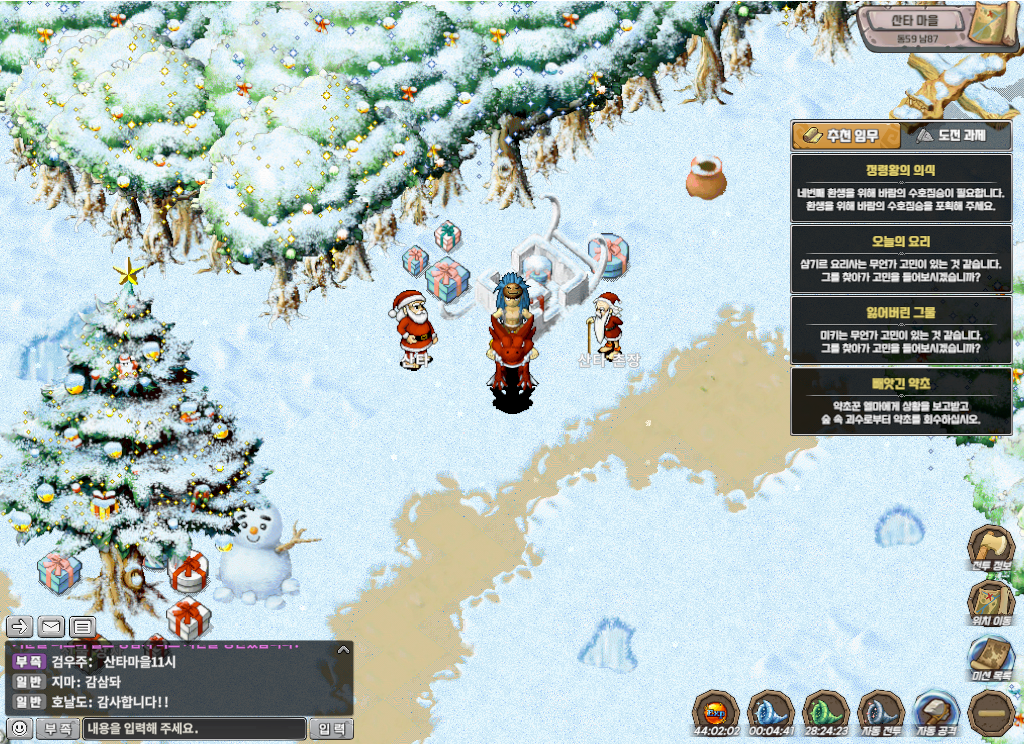Switch to the 추천 임무 tab
The height and width of the screenshot is (744, 1024).
845,136
